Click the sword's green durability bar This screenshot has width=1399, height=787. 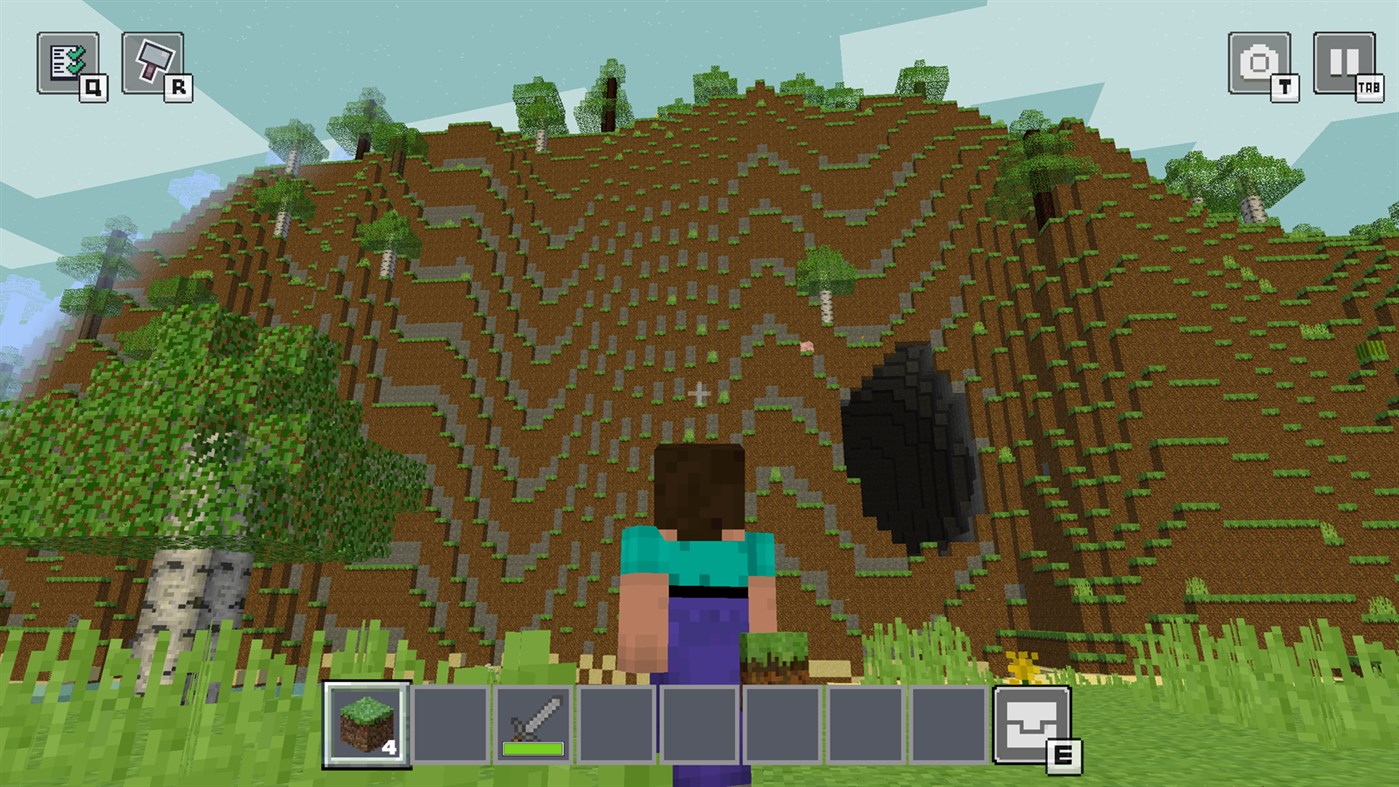[532, 748]
